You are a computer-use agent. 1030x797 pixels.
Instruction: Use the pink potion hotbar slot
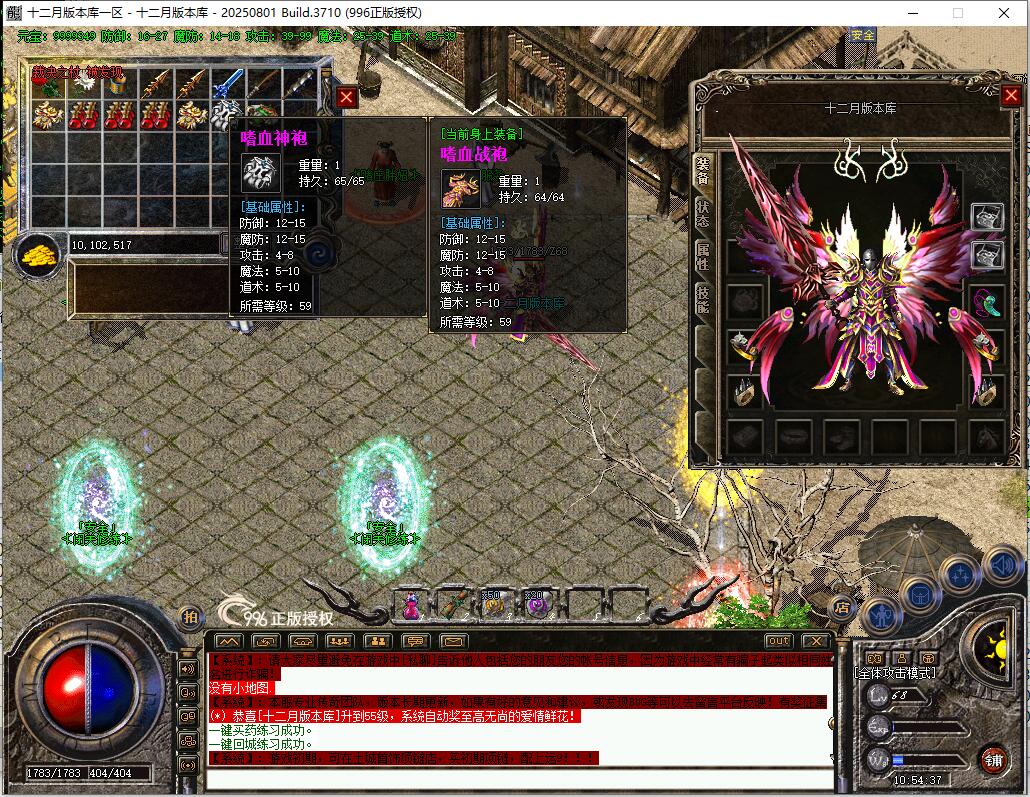[411, 603]
